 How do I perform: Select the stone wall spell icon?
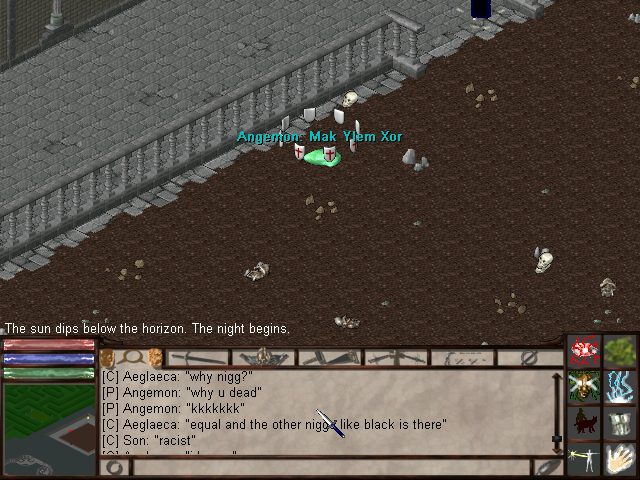click(x=620, y=422)
